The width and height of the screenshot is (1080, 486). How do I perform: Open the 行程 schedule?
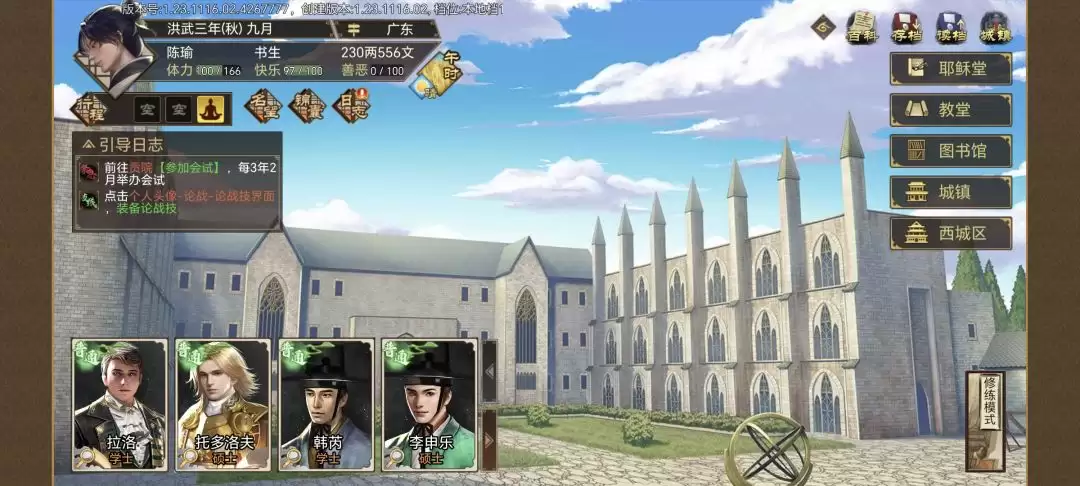[x=88, y=108]
